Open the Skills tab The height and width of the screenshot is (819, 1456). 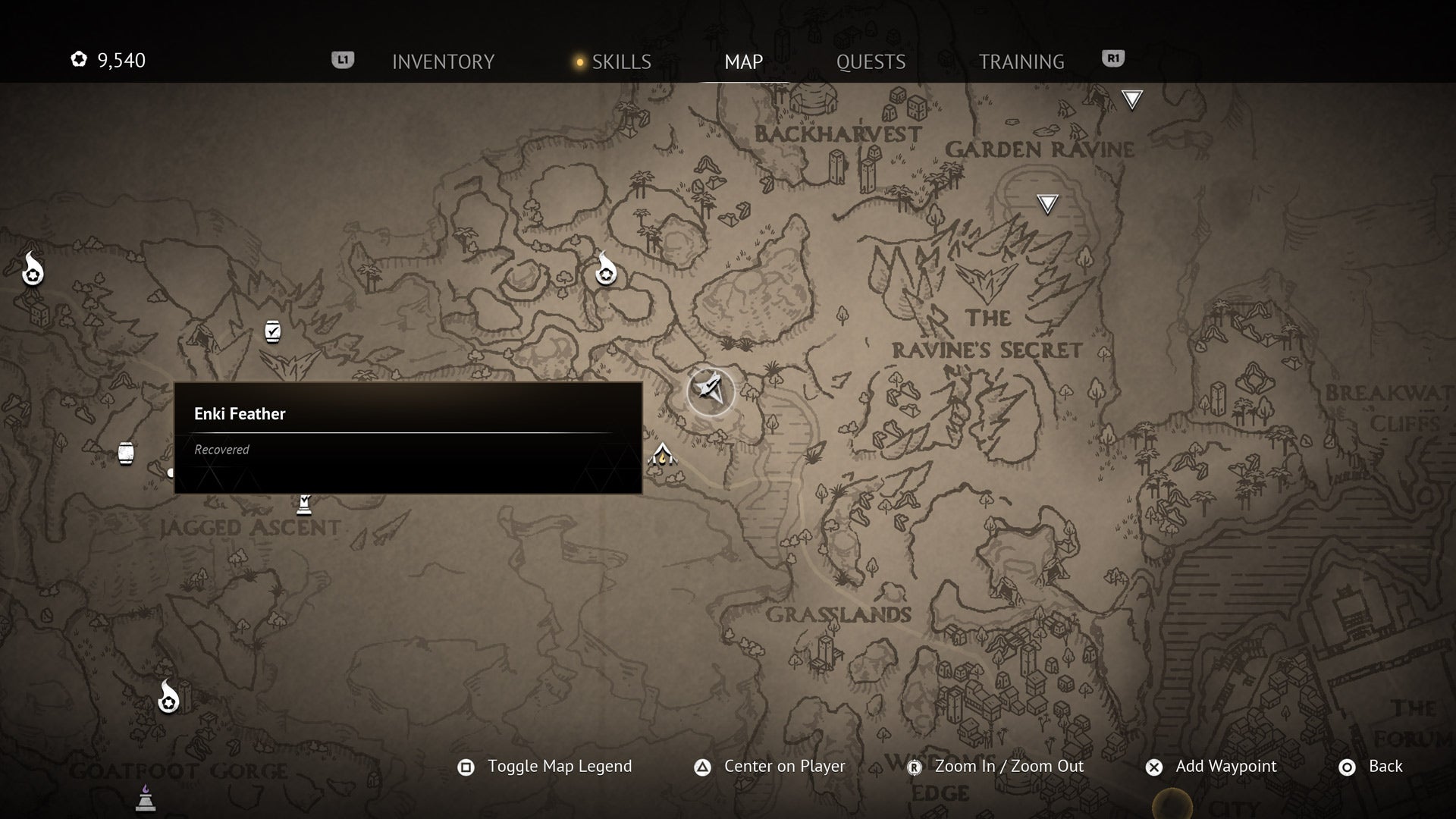click(620, 61)
